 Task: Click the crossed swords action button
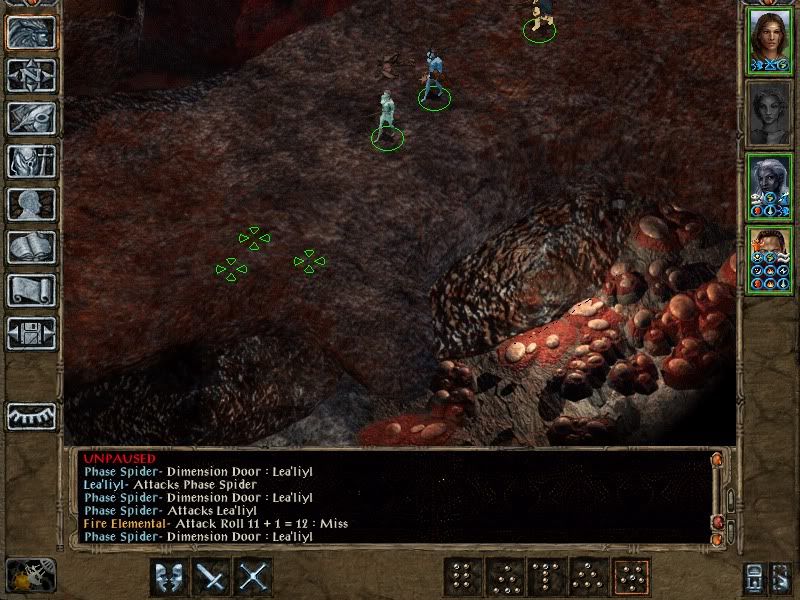tap(254, 576)
